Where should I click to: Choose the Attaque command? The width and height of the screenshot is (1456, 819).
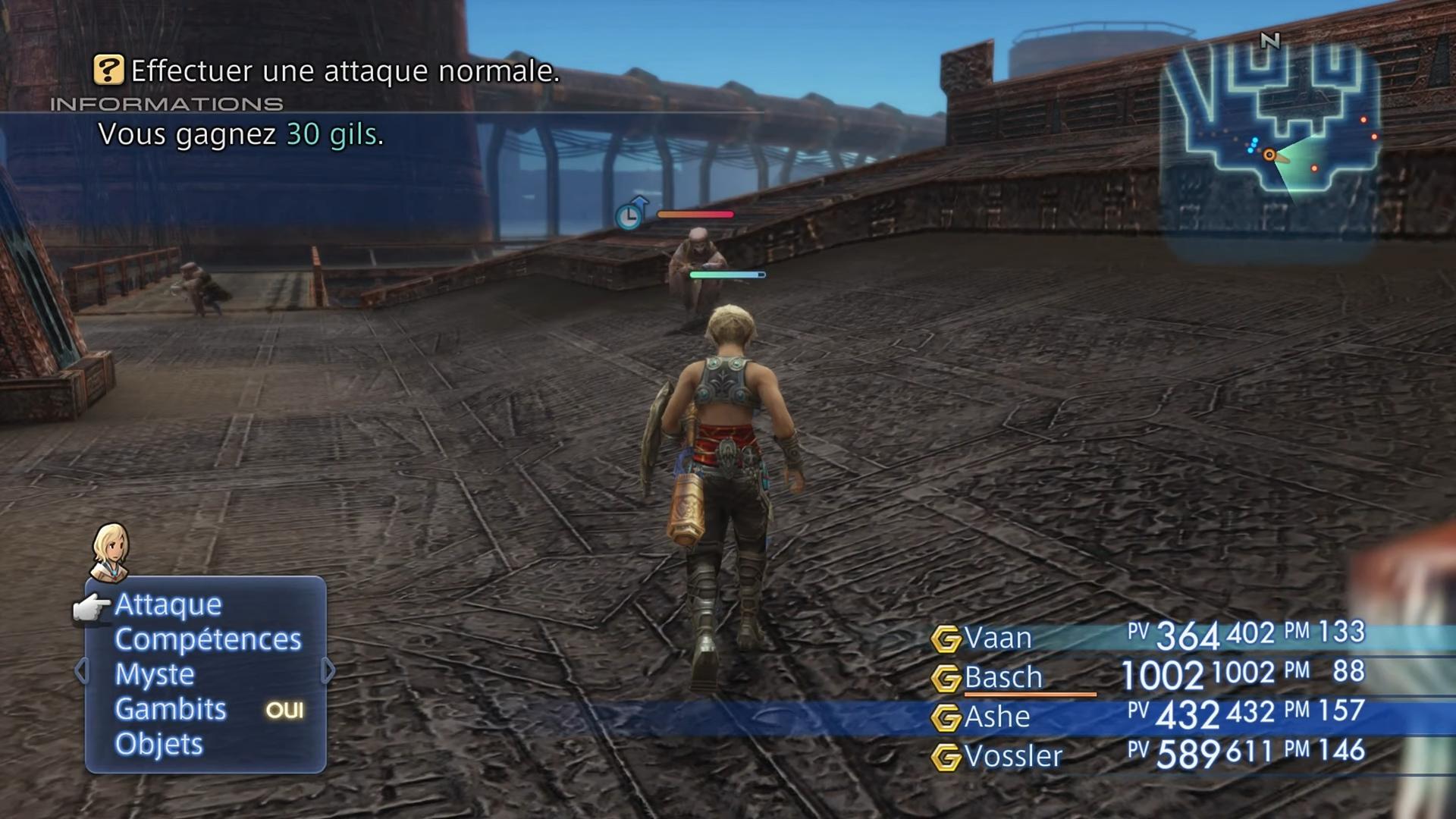pyautogui.click(x=168, y=604)
